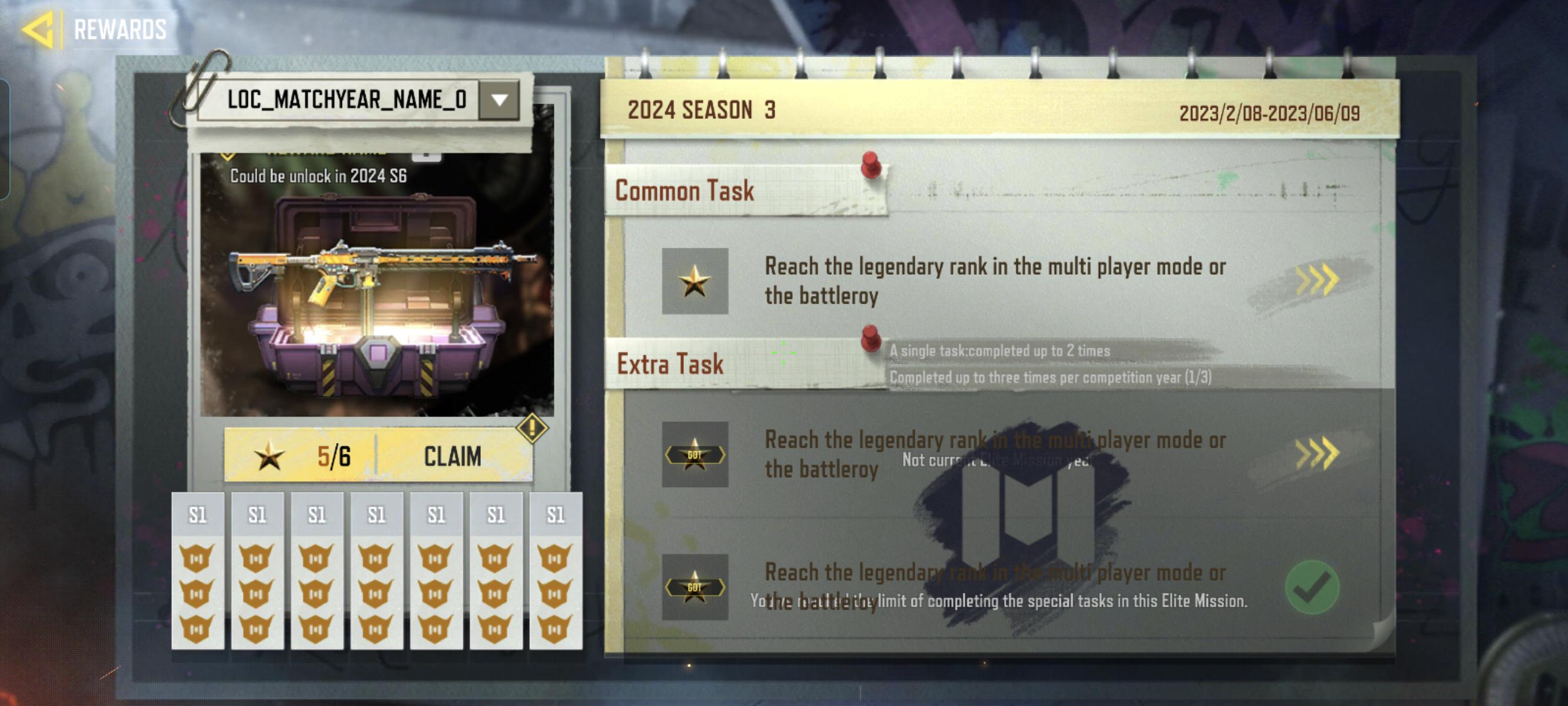Open the LOC_MATCHYEAR_NAME_0 dropdown
The height and width of the screenshot is (706, 1568).
pyautogui.click(x=498, y=101)
